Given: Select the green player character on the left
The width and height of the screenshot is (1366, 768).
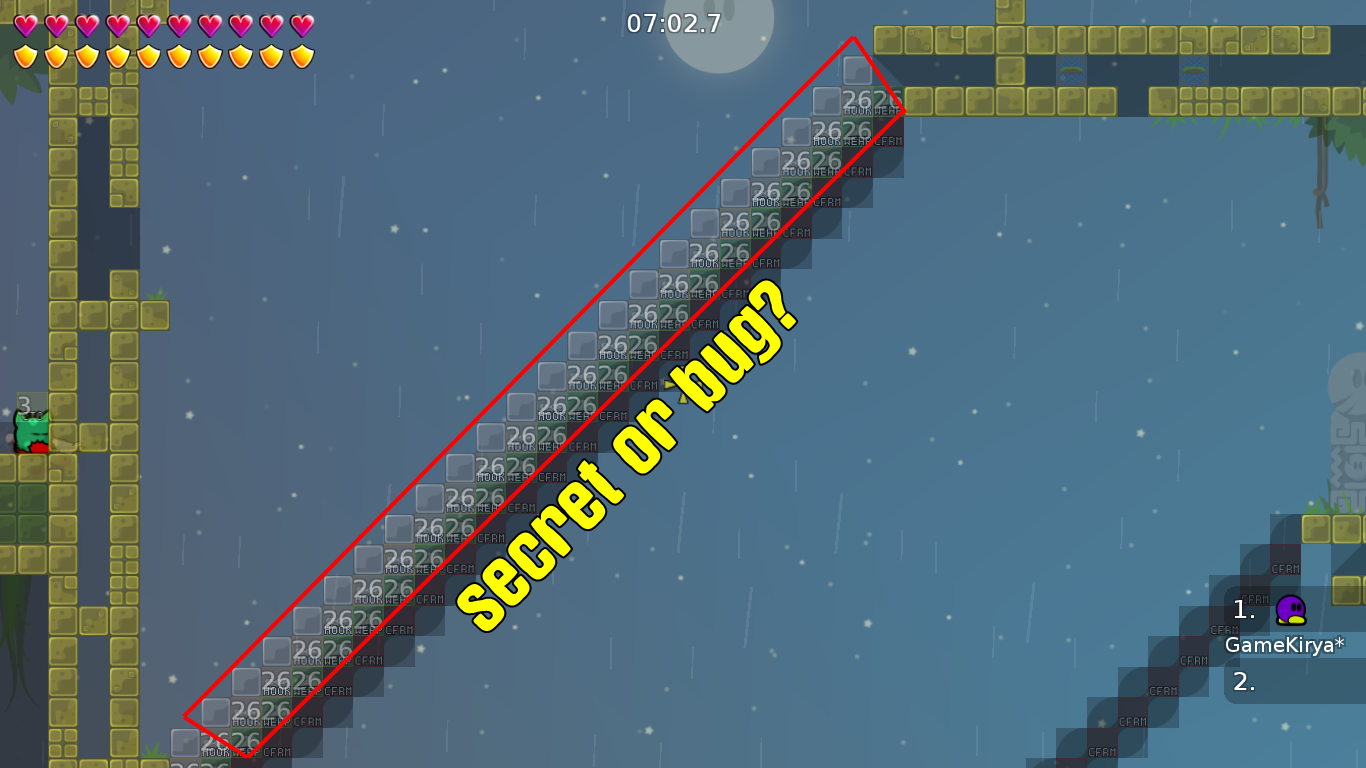Looking at the screenshot, I should 32,432.
